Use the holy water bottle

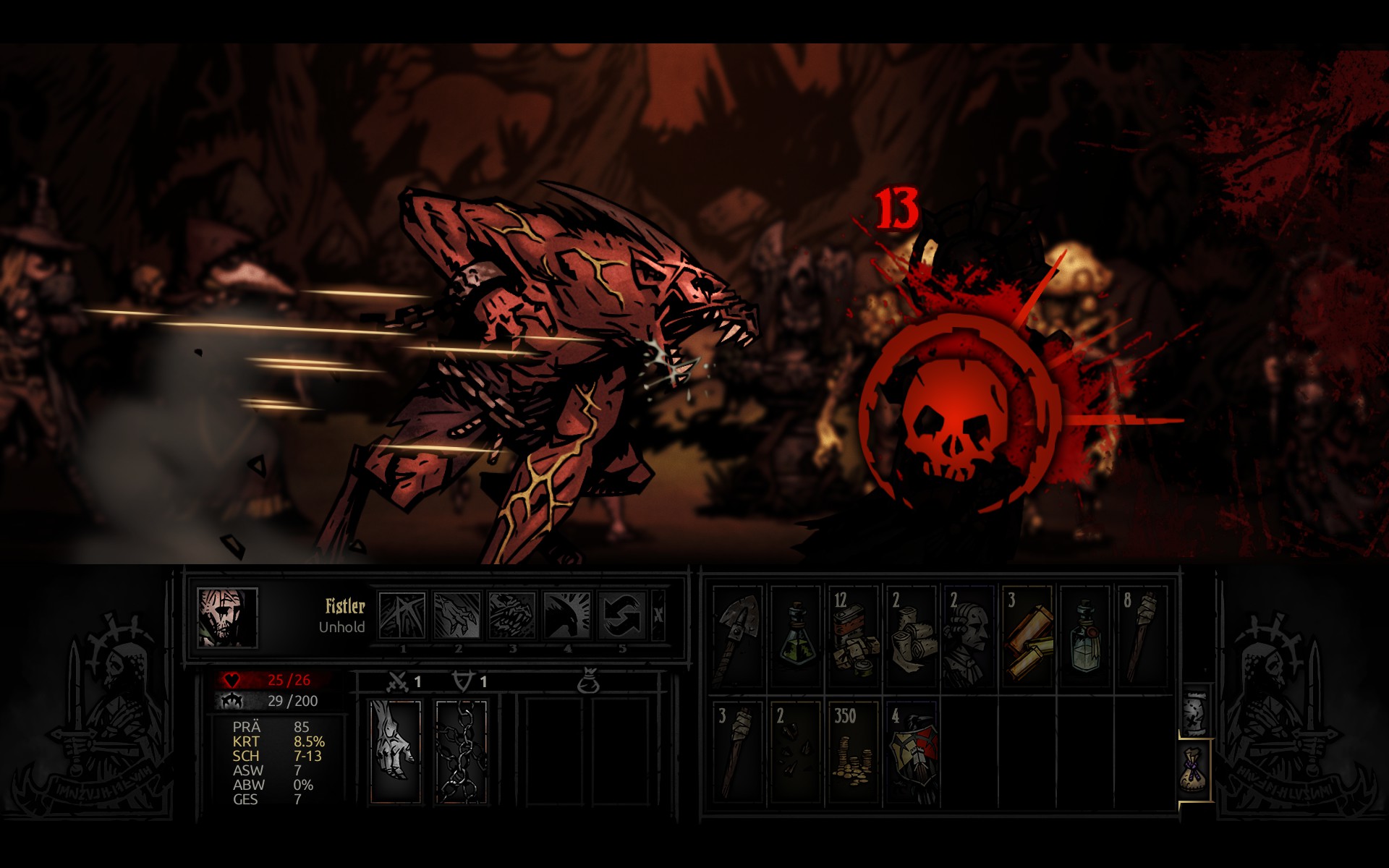click(x=1085, y=637)
